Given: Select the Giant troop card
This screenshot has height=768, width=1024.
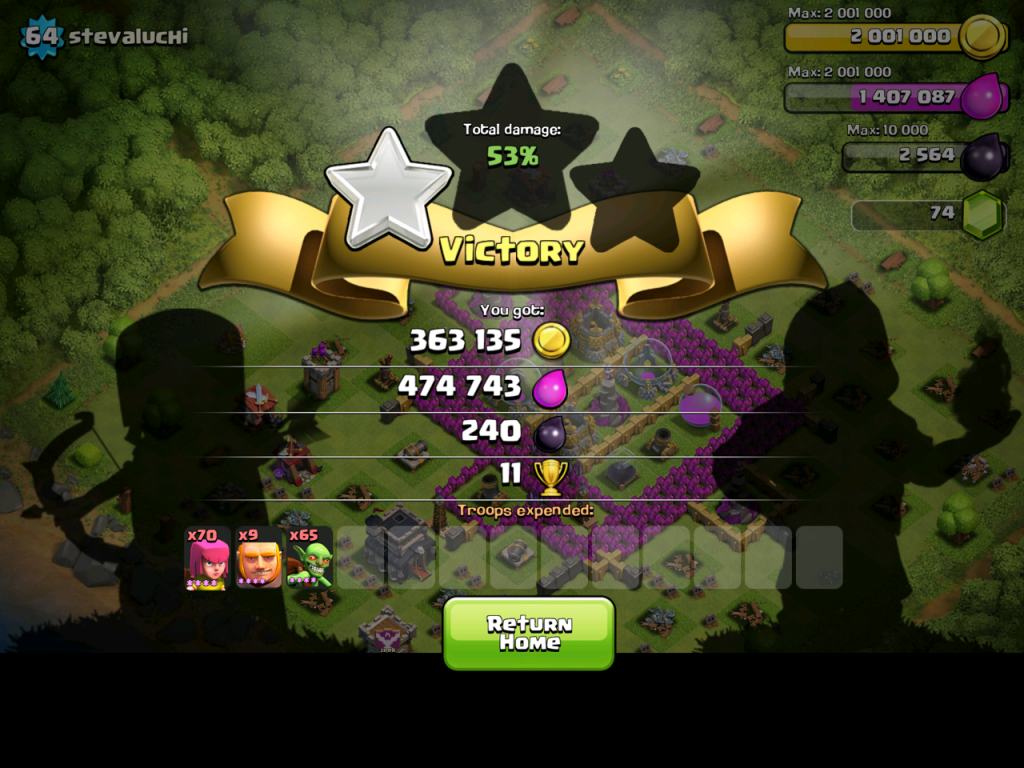Looking at the screenshot, I should click(x=259, y=558).
